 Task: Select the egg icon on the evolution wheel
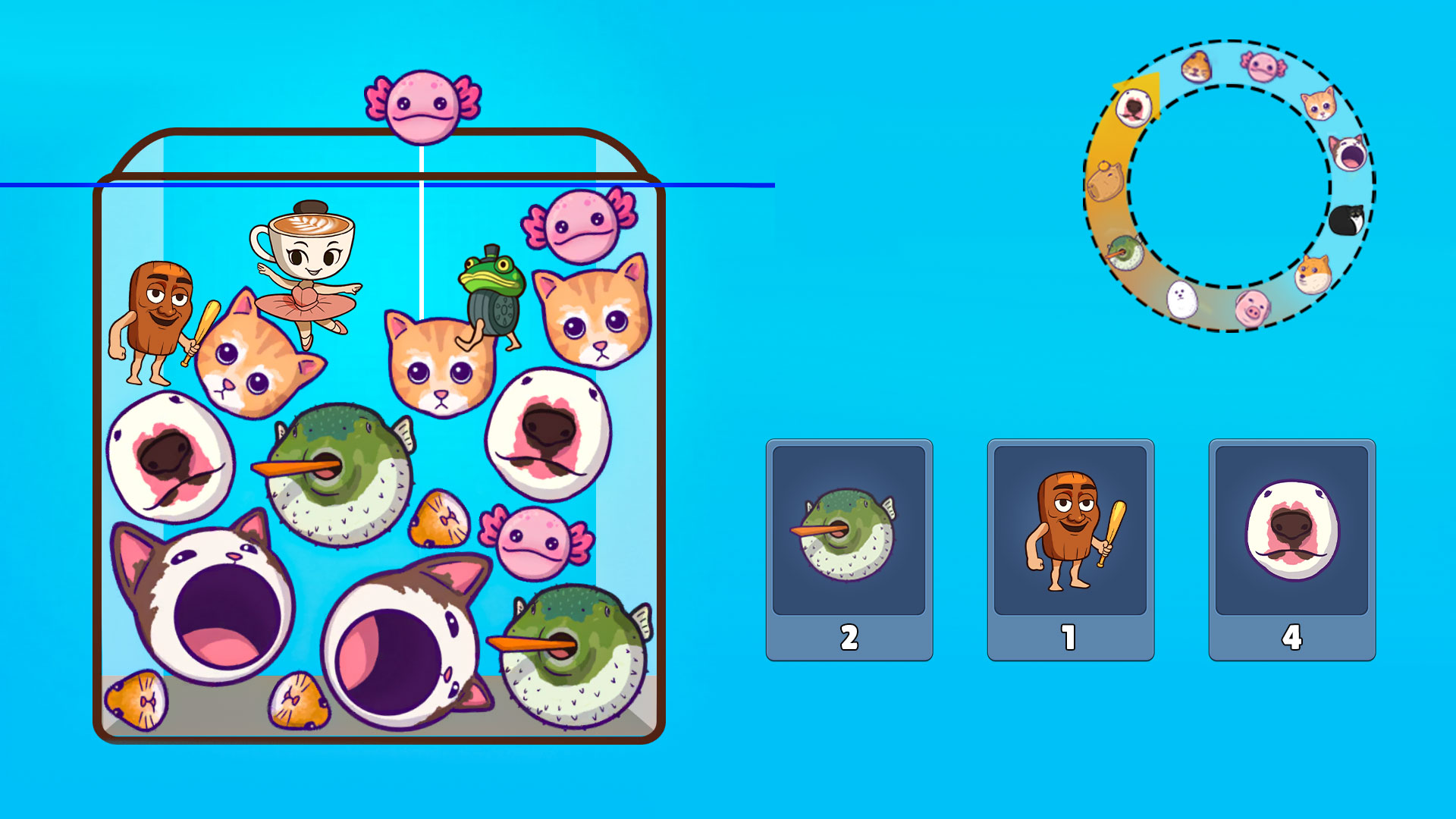(1181, 300)
